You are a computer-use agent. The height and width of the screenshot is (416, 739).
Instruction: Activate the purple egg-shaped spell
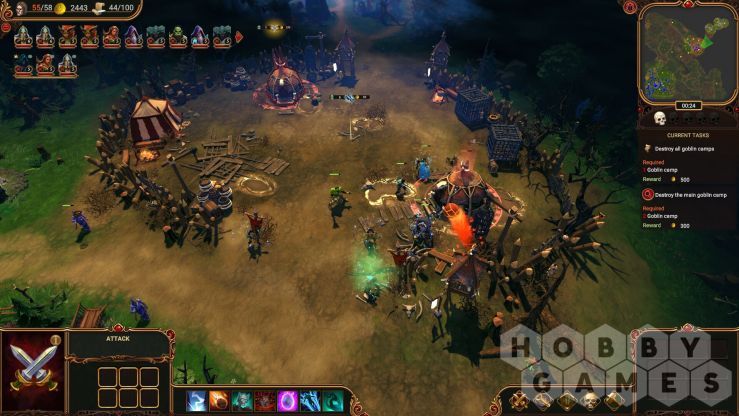(287, 401)
